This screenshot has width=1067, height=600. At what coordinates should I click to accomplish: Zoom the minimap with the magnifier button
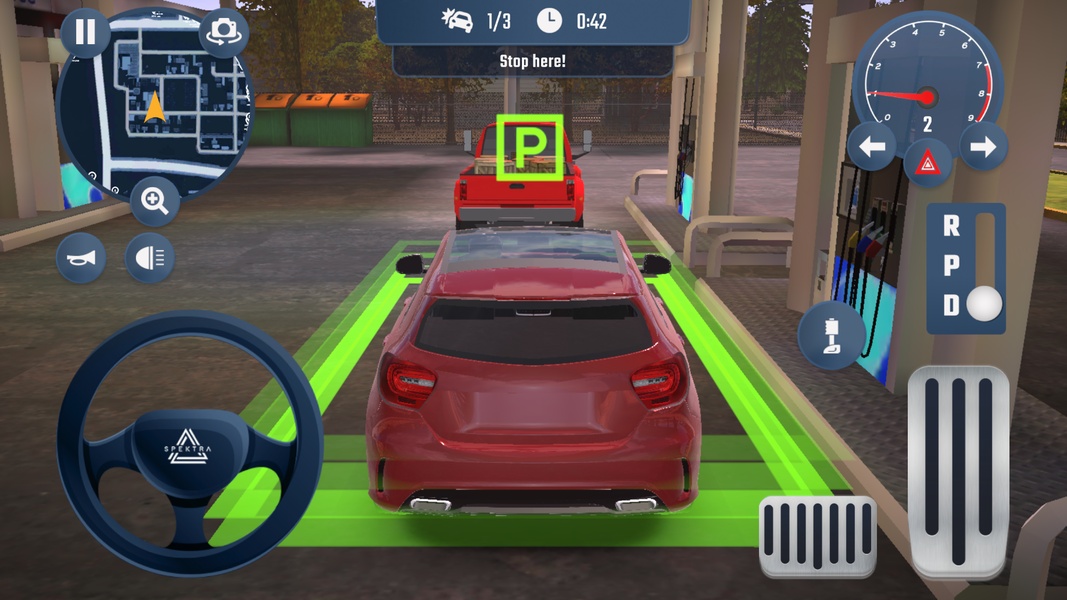click(155, 202)
